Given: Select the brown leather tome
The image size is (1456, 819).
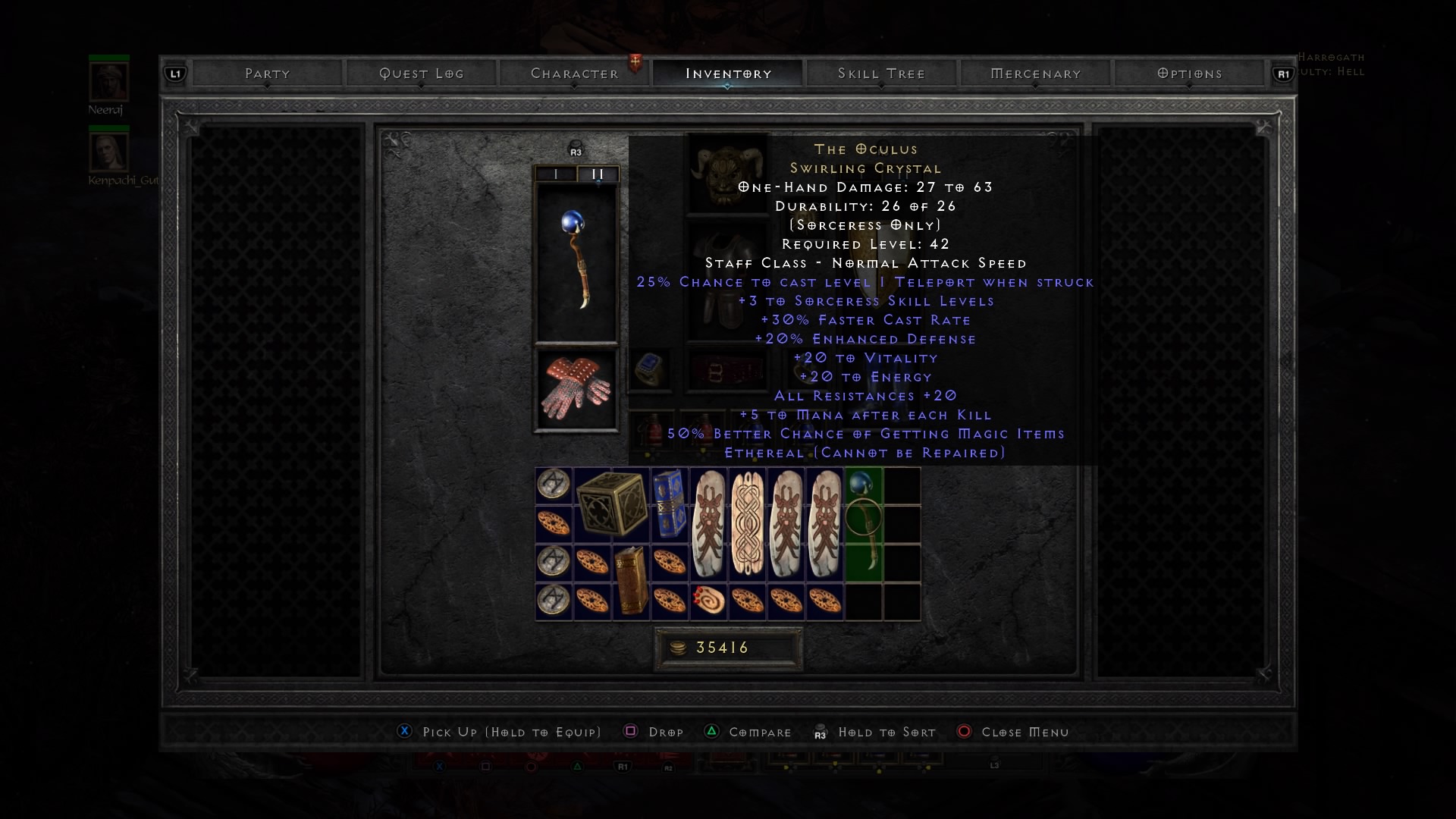Looking at the screenshot, I should point(630,582).
